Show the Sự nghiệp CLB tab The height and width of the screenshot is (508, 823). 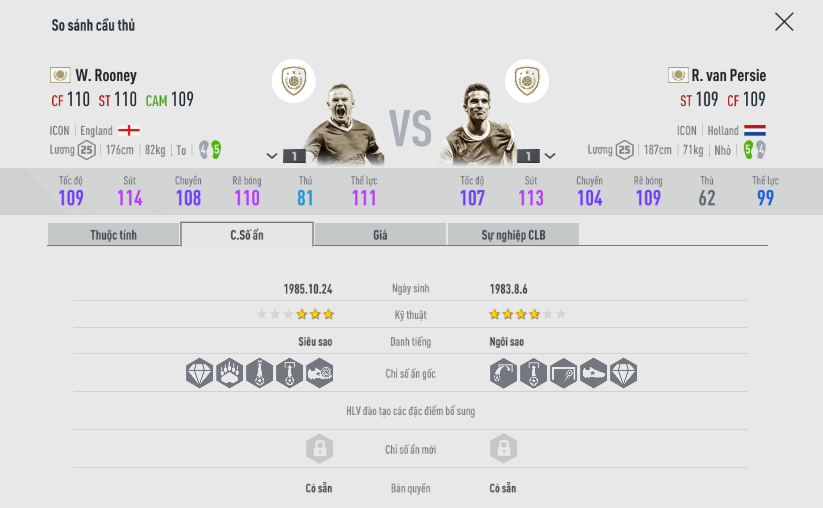[x=513, y=235]
